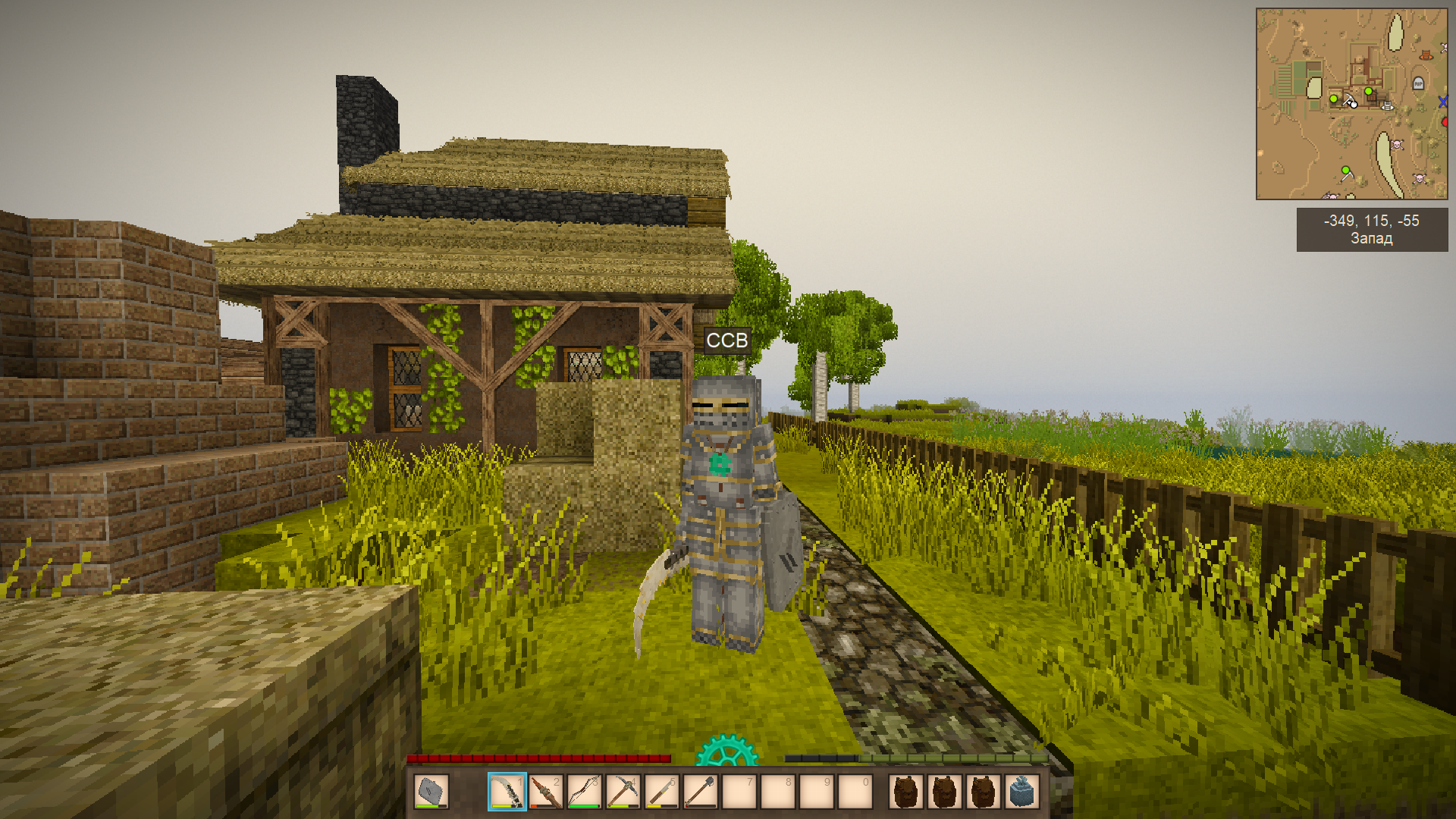
Task: Select the orange ladder marker on the minimap
Action: click(1426, 55)
